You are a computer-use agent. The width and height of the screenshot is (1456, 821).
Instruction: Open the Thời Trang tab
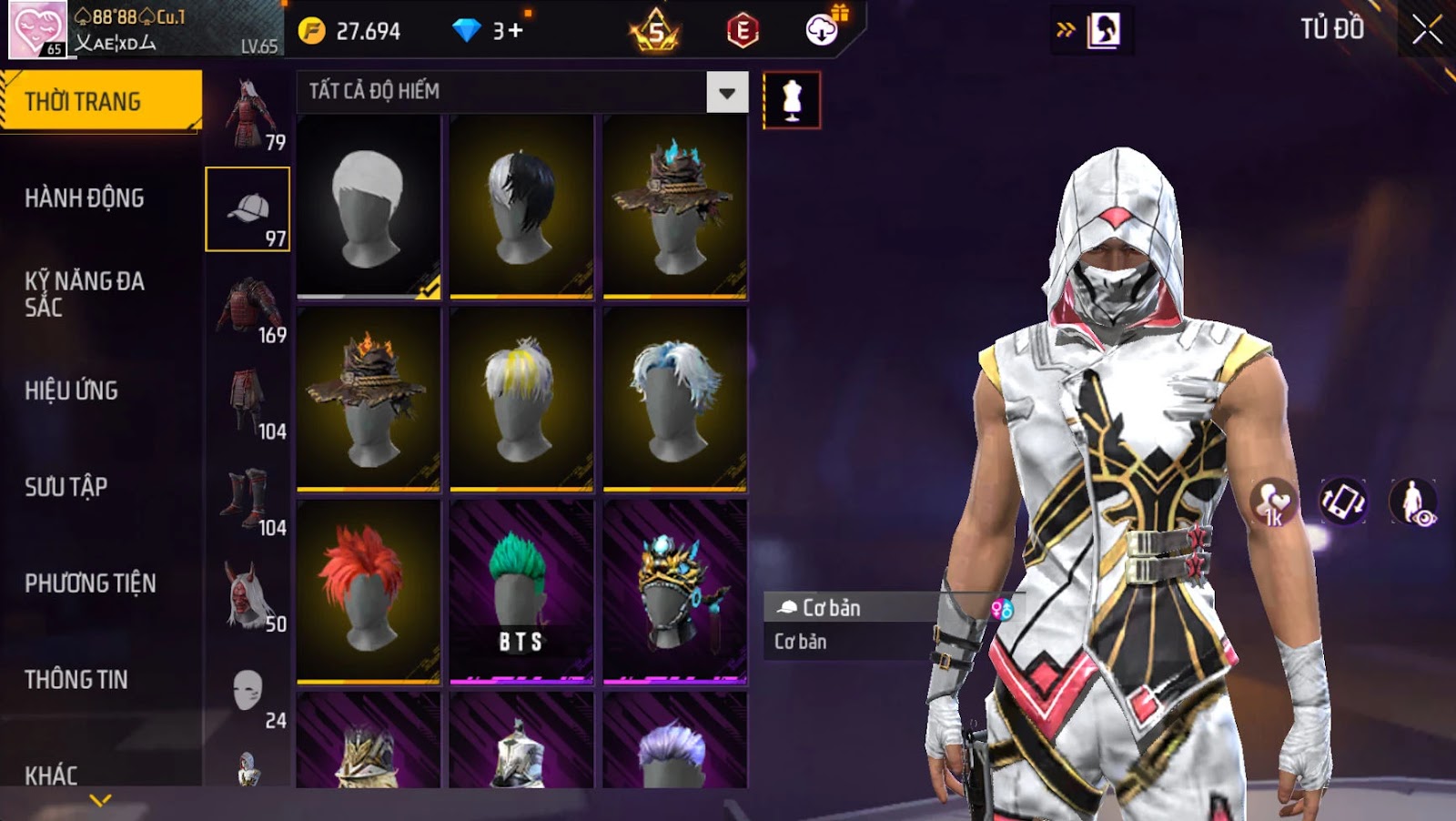coord(100,101)
